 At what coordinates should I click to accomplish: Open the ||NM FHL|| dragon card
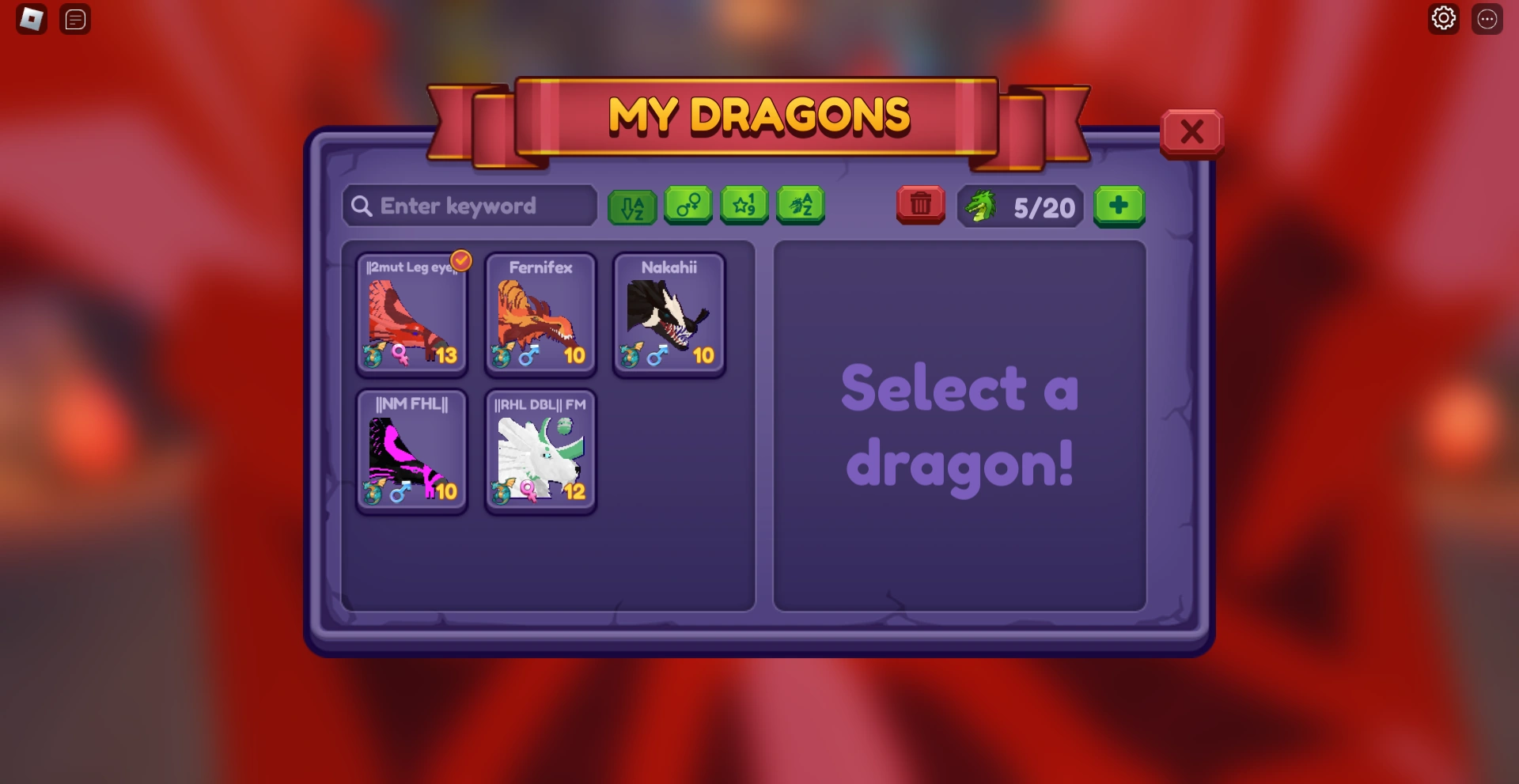(412, 452)
